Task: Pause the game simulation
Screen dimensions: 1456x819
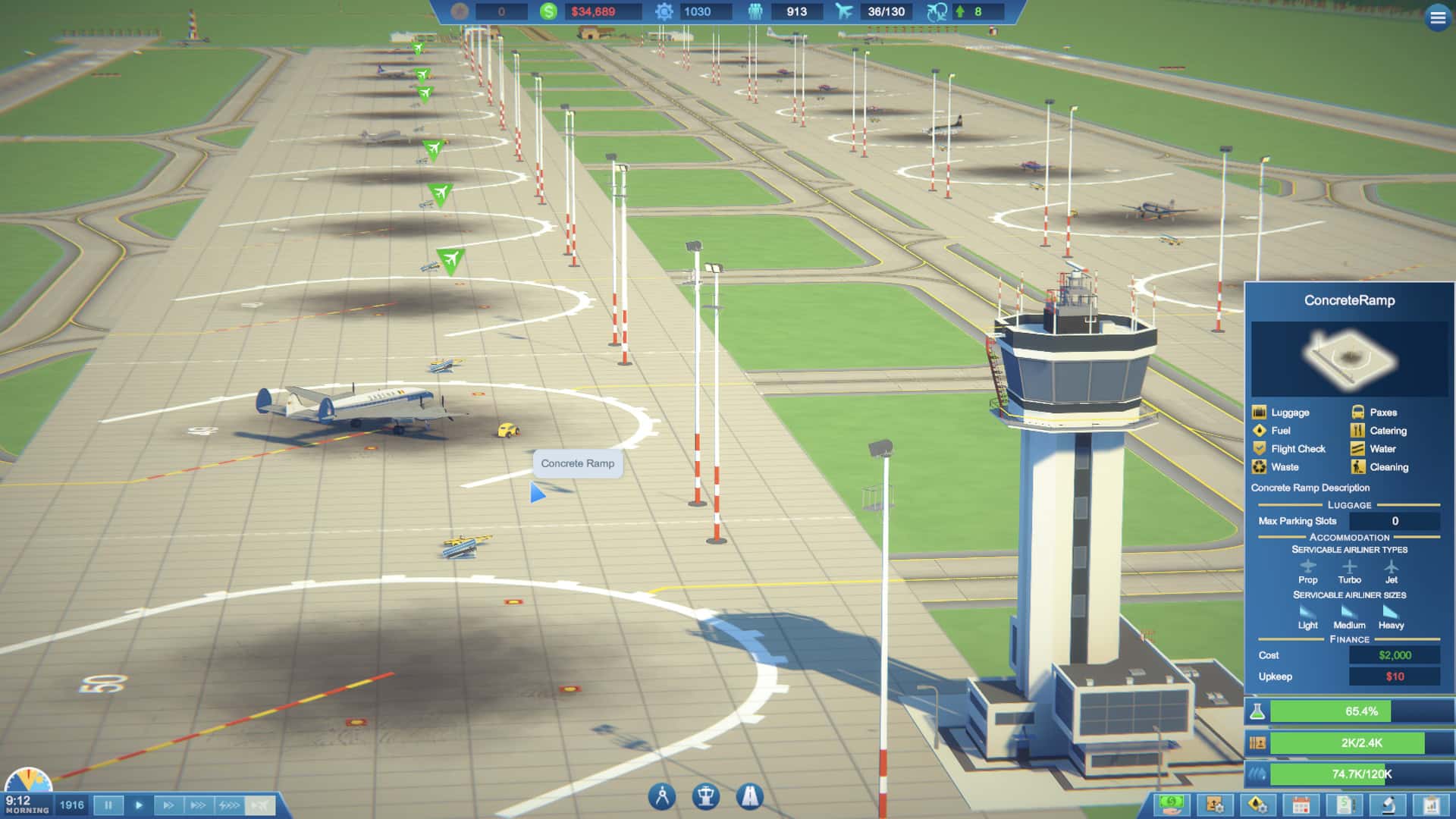Action: pos(108,805)
